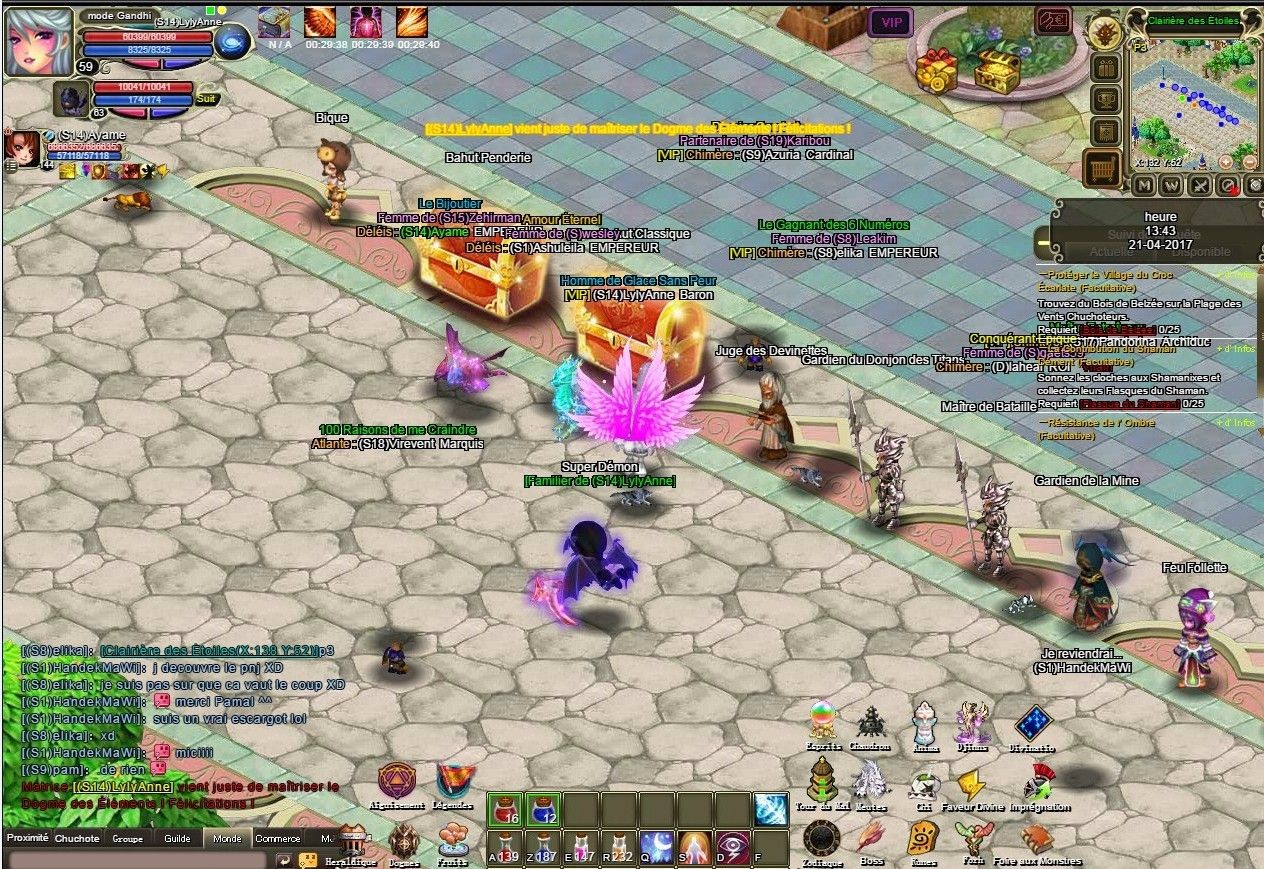
Task: Open the VIP menu button
Action: point(890,22)
